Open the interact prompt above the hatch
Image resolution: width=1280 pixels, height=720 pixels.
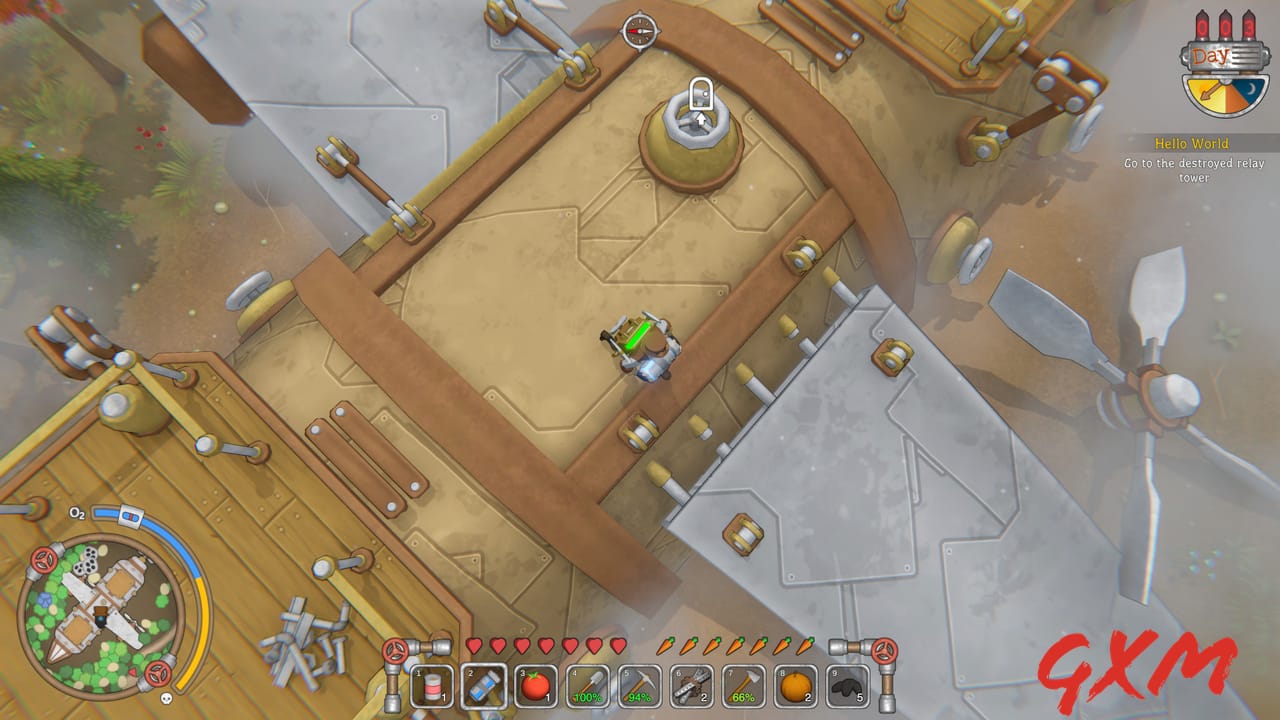tap(703, 91)
